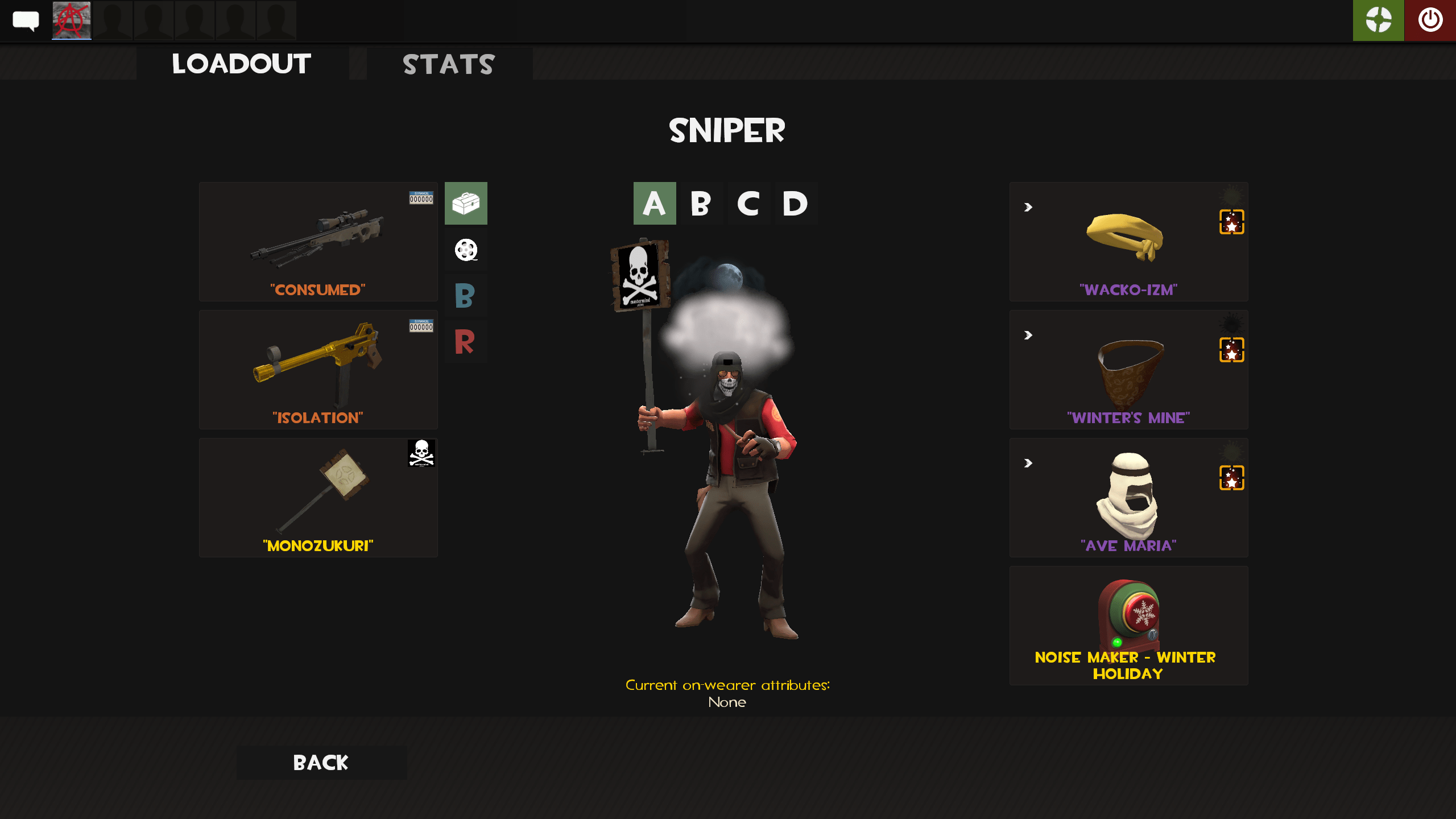Expand options on the Ave Maria slot

point(1027,464)
